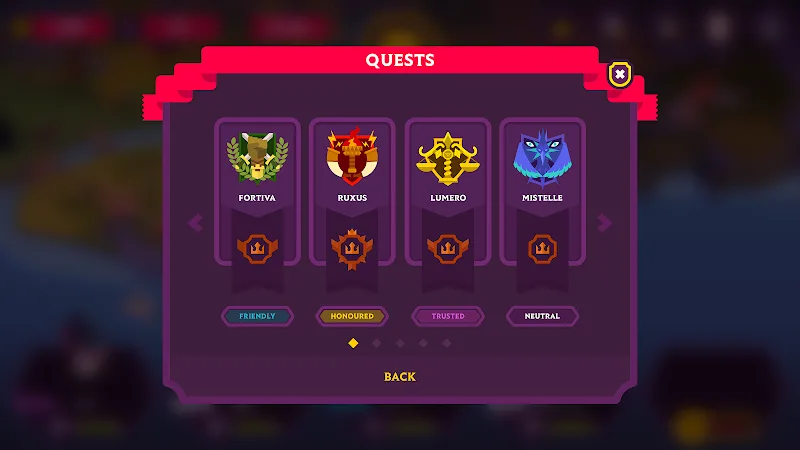The width and height of the screenshot is (800, 450).
Task: Pick the Mistelle faction card
Action: tap(542, 190)
